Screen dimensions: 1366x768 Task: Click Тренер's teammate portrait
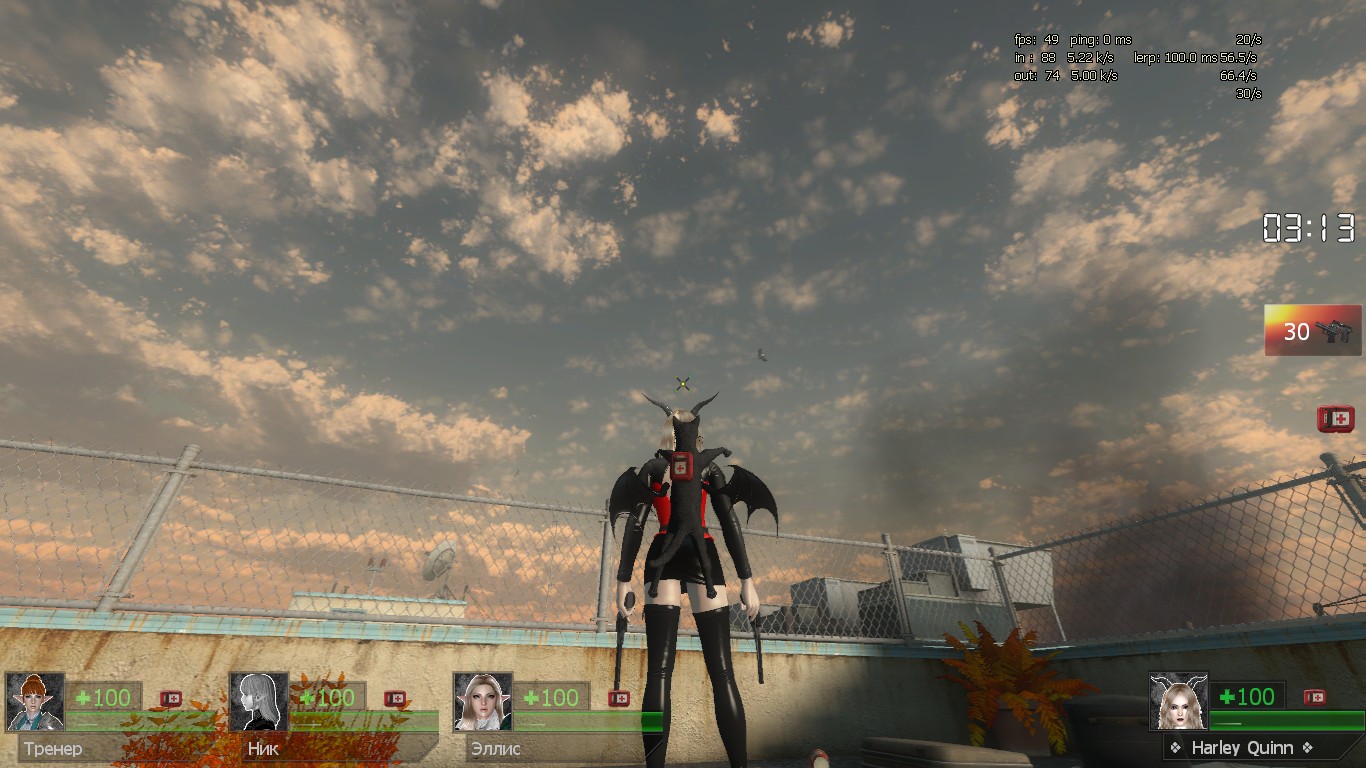pos(35,701)
